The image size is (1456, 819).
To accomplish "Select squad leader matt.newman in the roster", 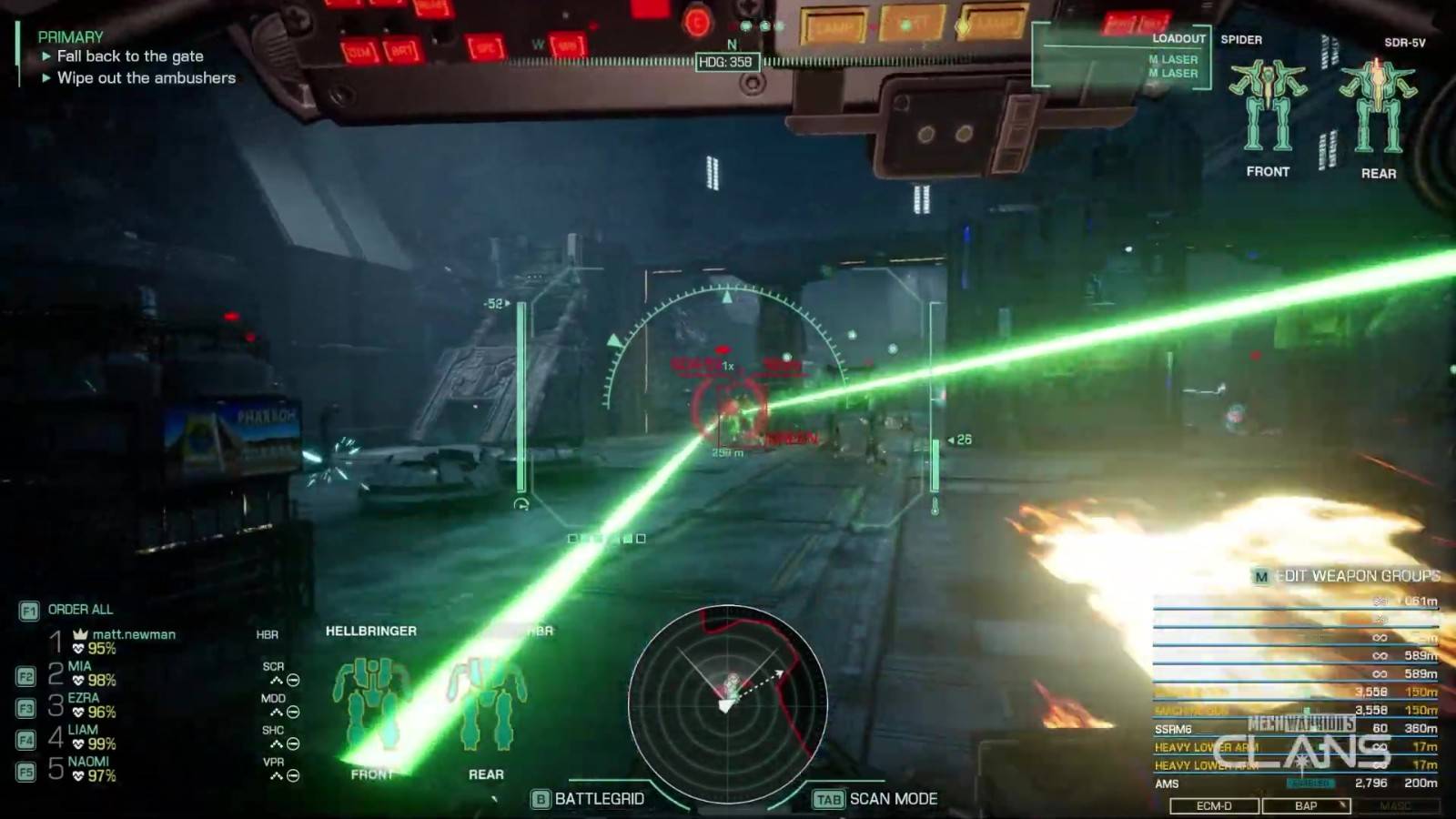I will click(x=133, y=634).
